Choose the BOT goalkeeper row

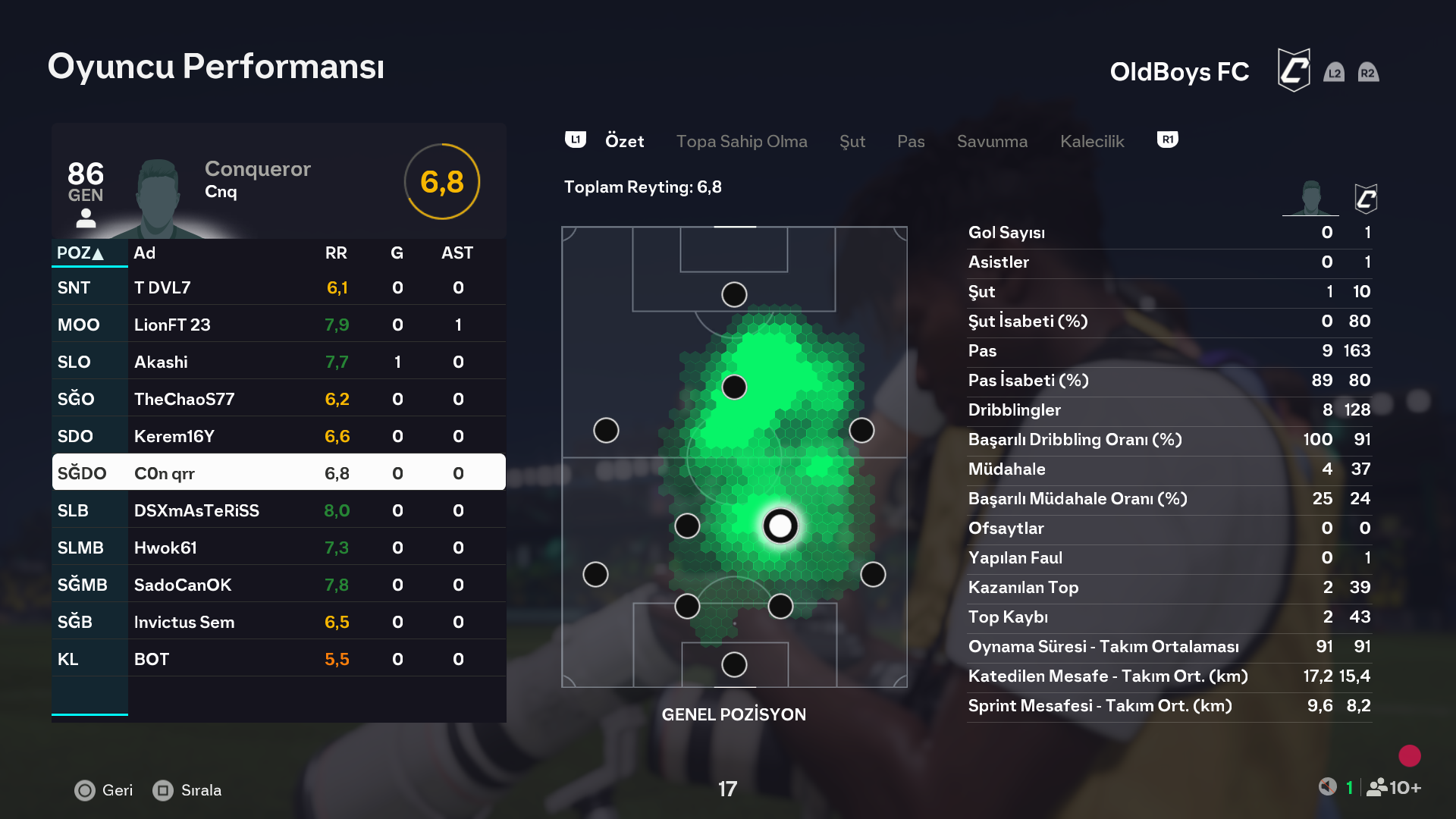(x=278, y=659)
